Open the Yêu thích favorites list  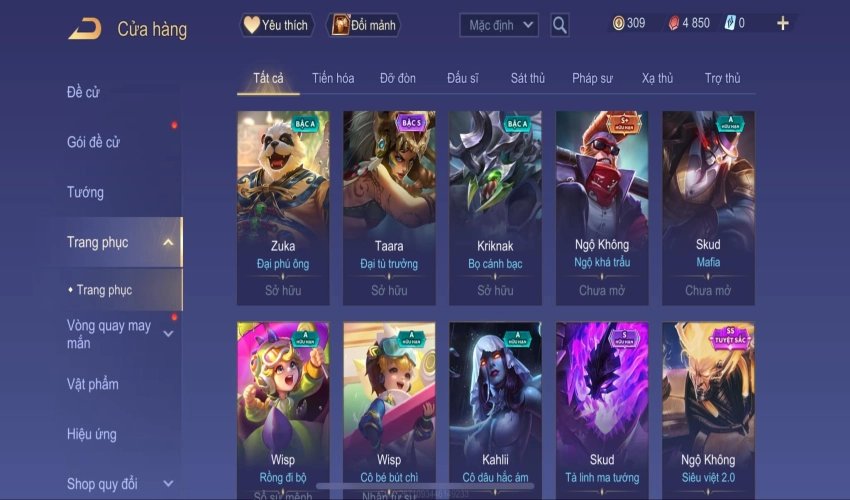tap(277, 24)
